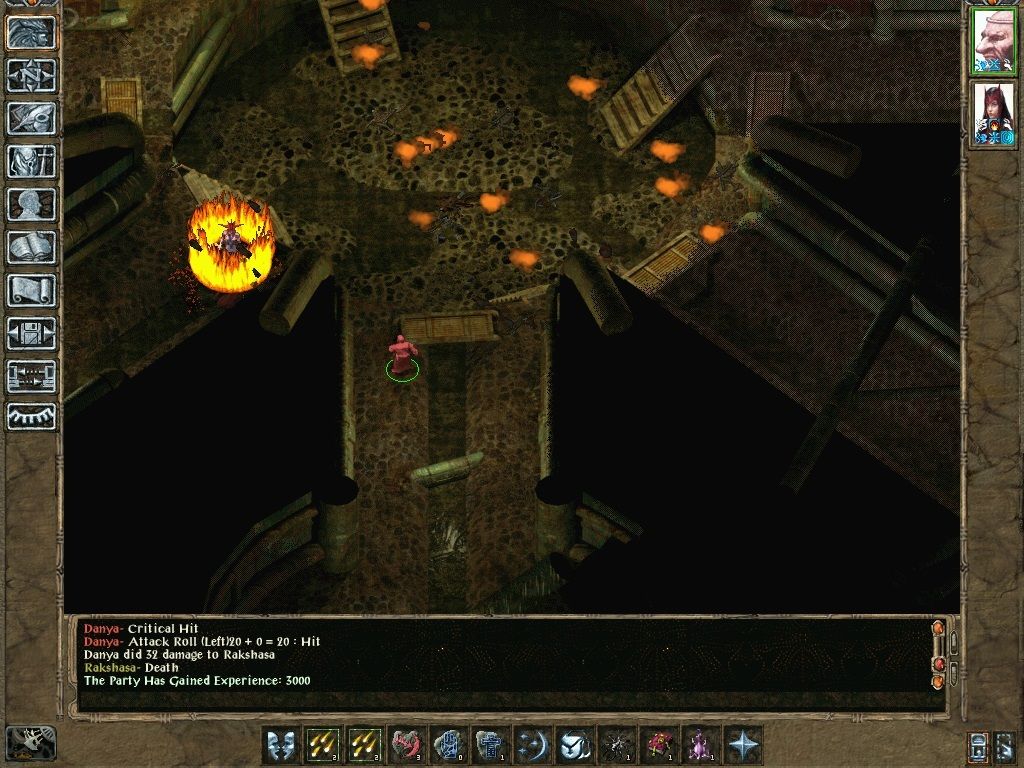Activate the blue hand rune slot

pyautogui.click(x=449, y=745)
